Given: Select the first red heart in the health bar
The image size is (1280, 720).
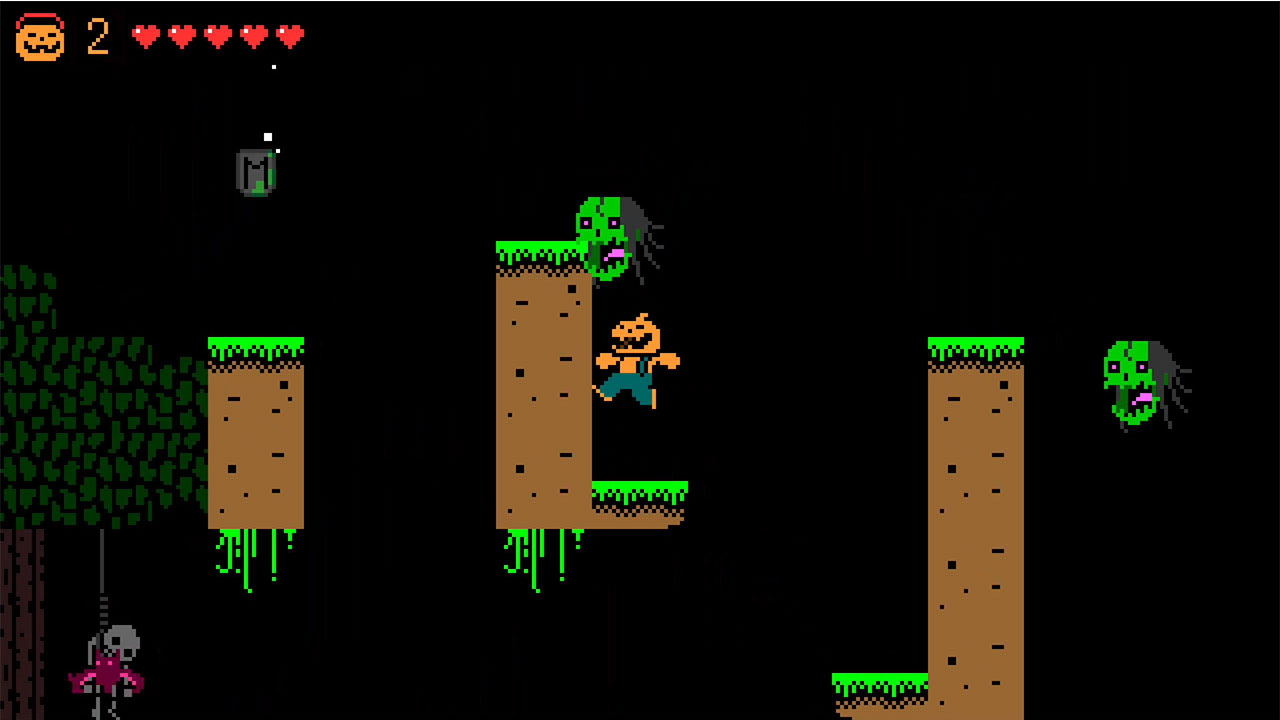Looking at the screenshot, I should tap(147, 34).
